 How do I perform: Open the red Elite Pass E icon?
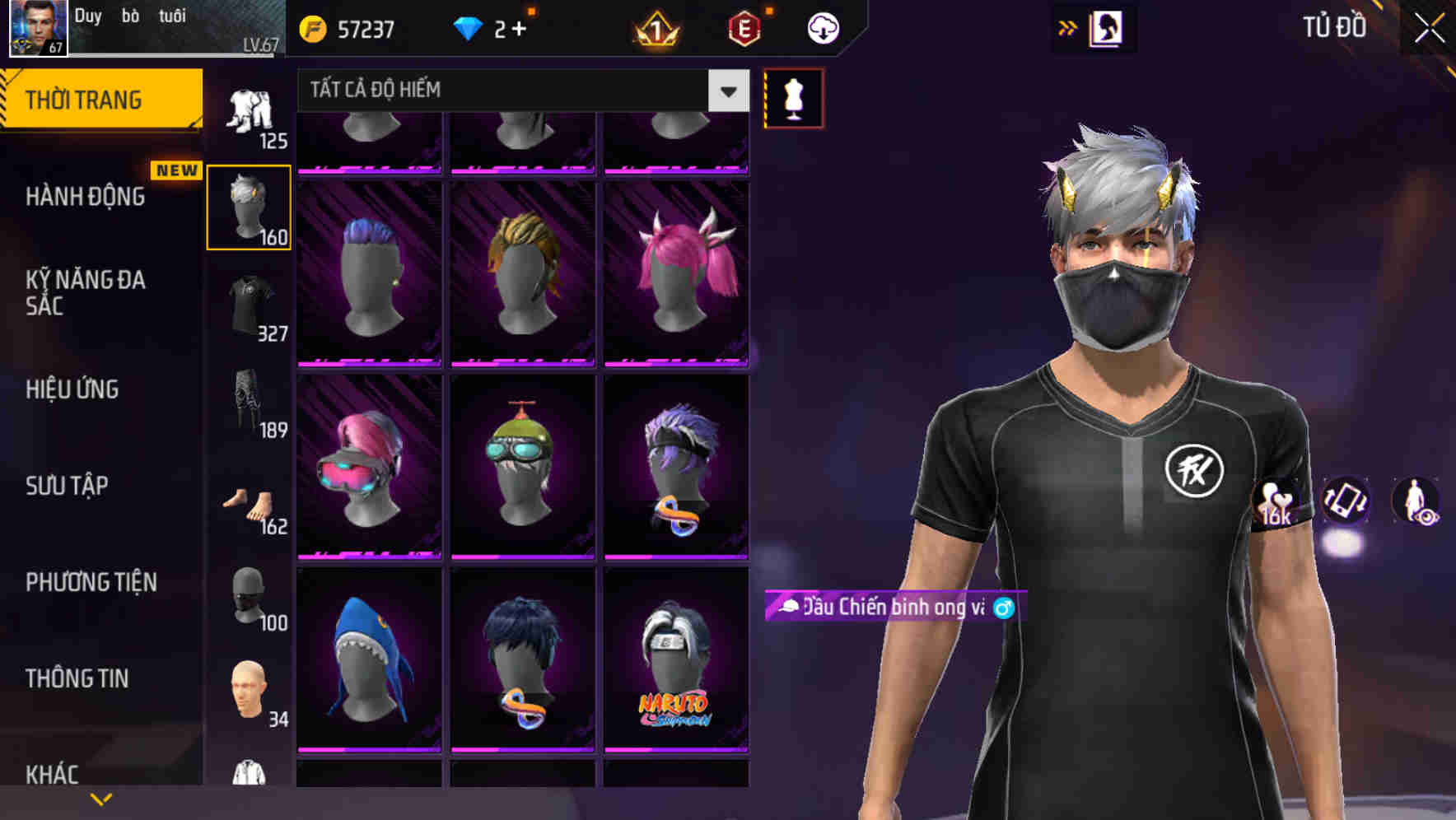(x=745, y=27)
